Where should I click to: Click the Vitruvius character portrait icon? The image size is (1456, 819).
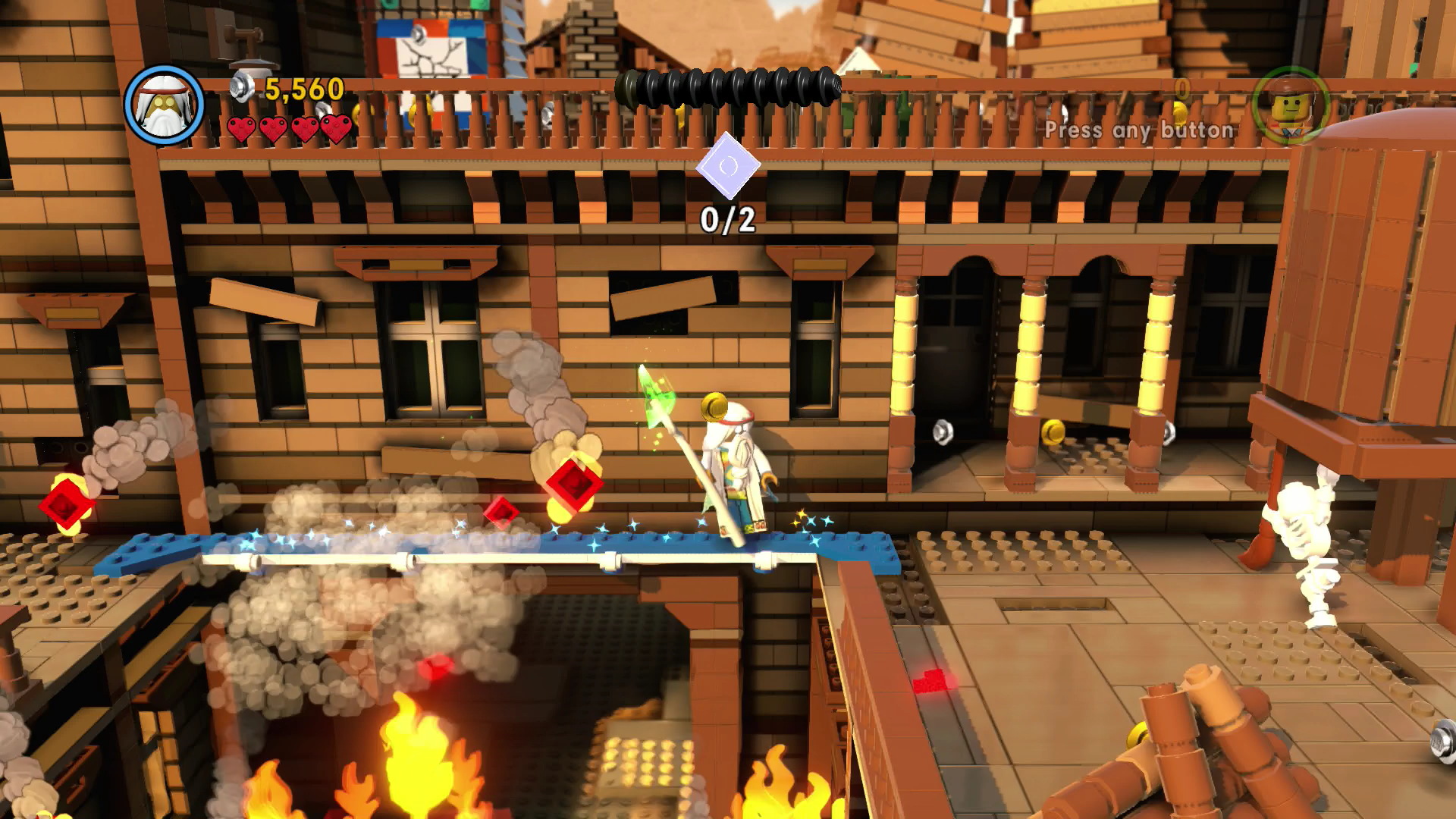165,105
